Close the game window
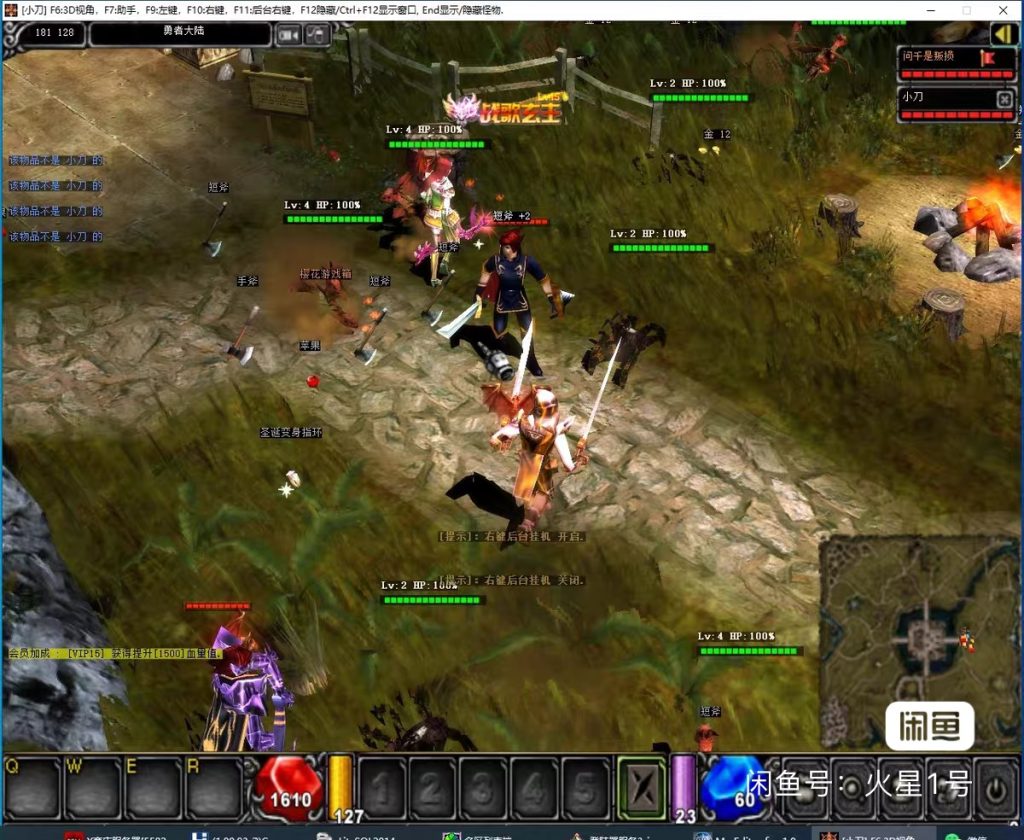 coord(1003,10)
